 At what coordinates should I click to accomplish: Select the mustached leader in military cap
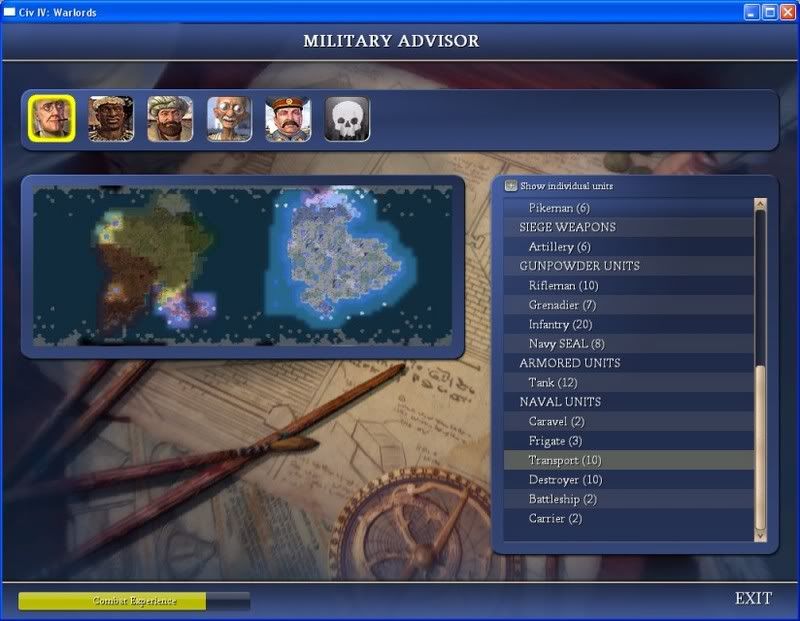(288, 119)
